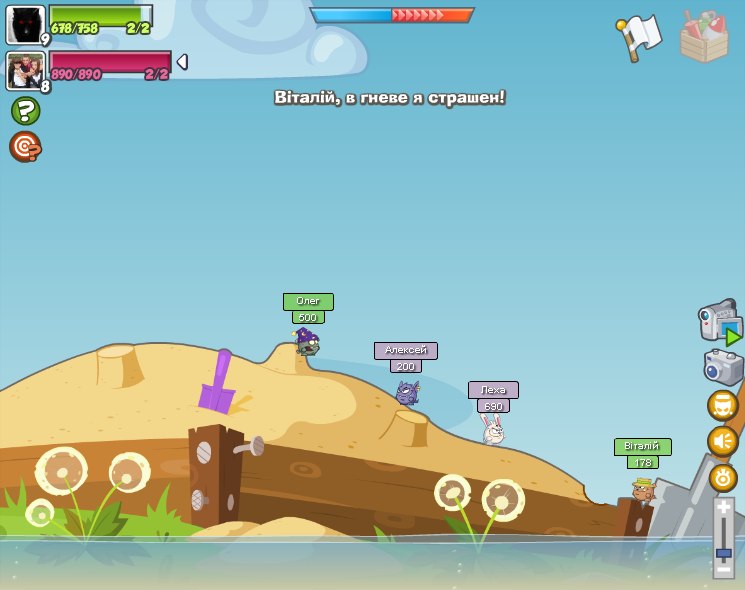745x590 pixels.
Task: Click the orange eye view button
Action: [723, 477]
